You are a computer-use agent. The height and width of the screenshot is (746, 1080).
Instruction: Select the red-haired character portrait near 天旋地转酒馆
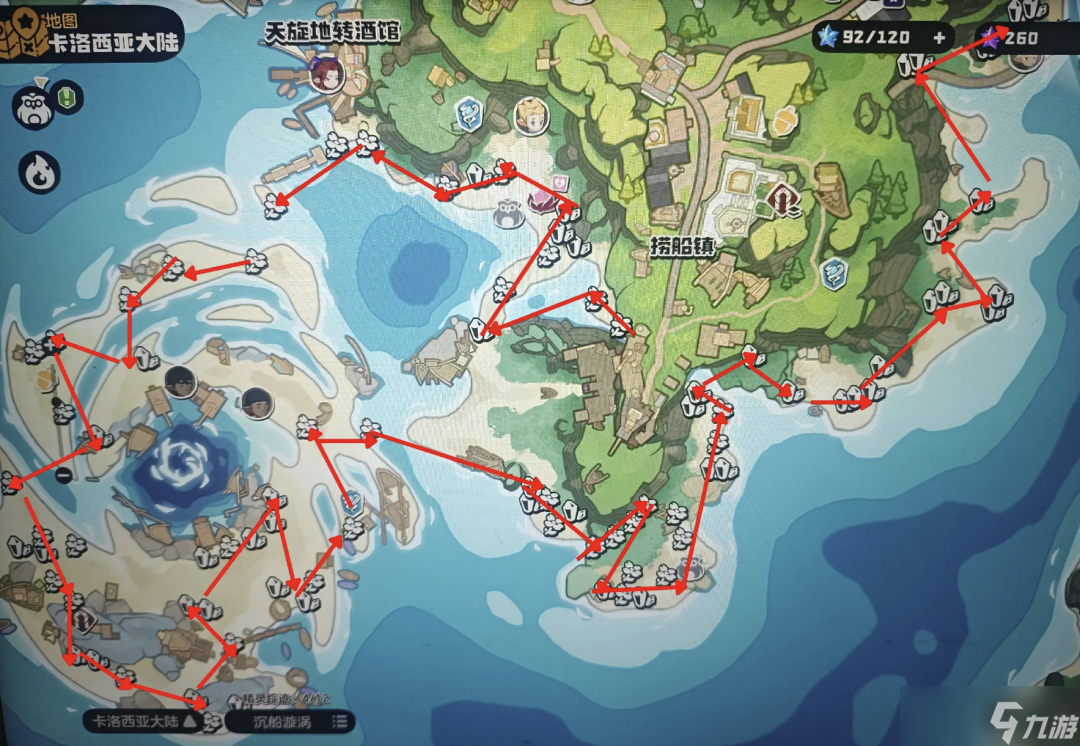point(326,72)
